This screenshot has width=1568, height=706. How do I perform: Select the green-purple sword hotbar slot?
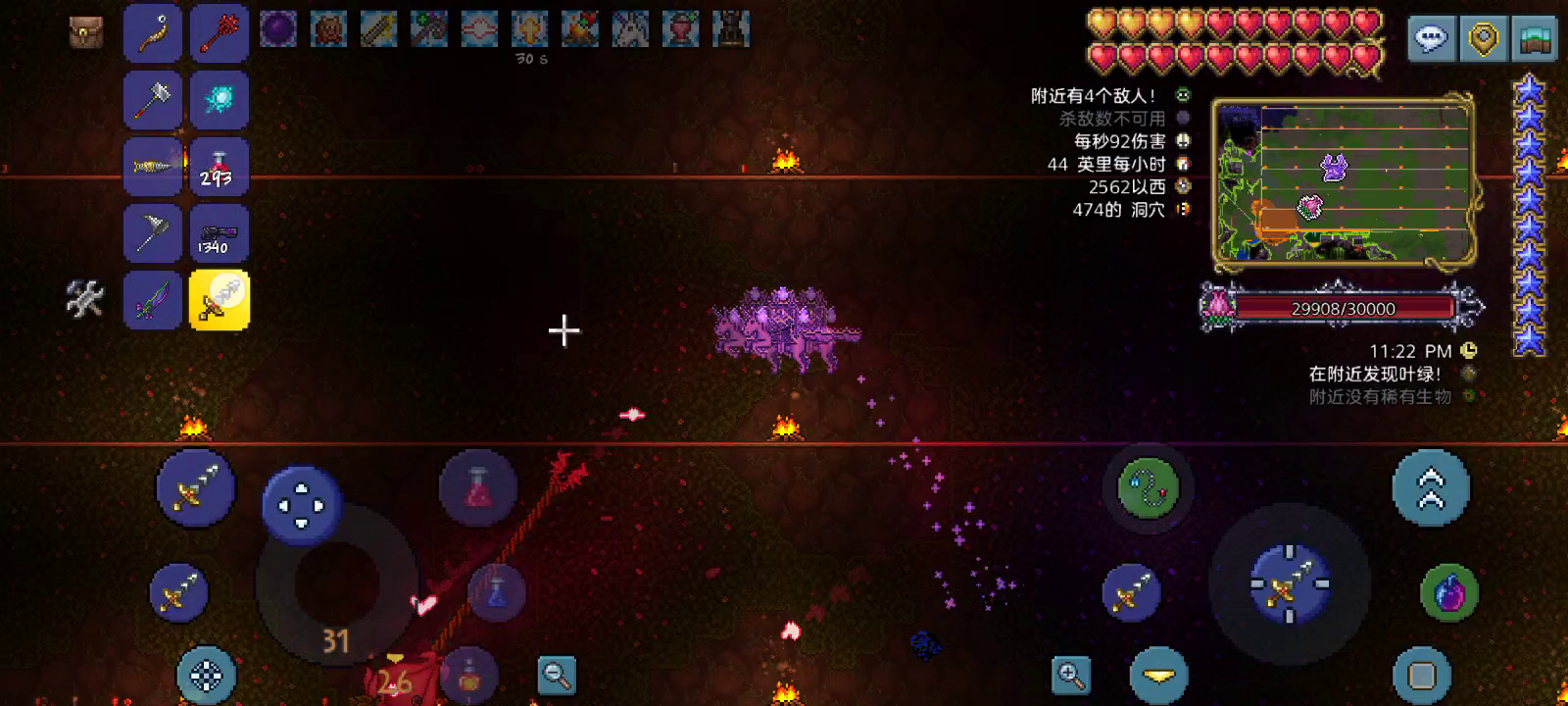[x=153, y=300]
